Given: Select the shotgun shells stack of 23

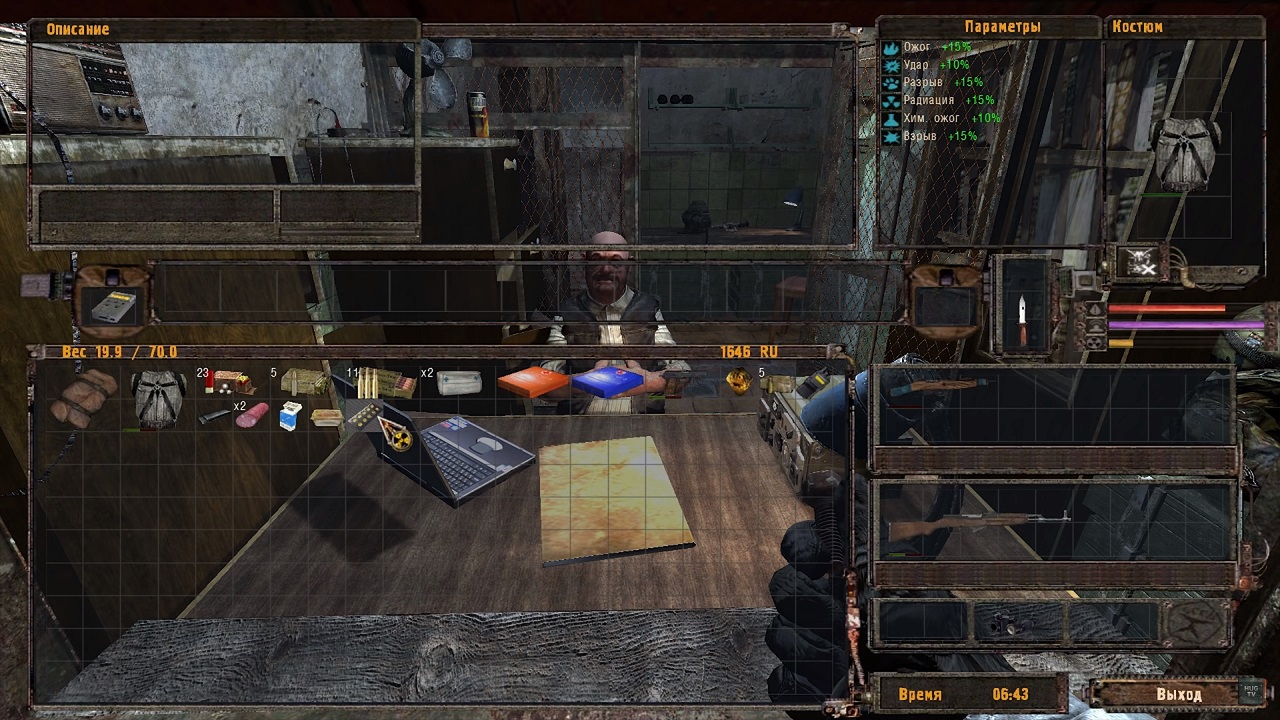Looking at the screenshot, I should (x=229, y=382).
